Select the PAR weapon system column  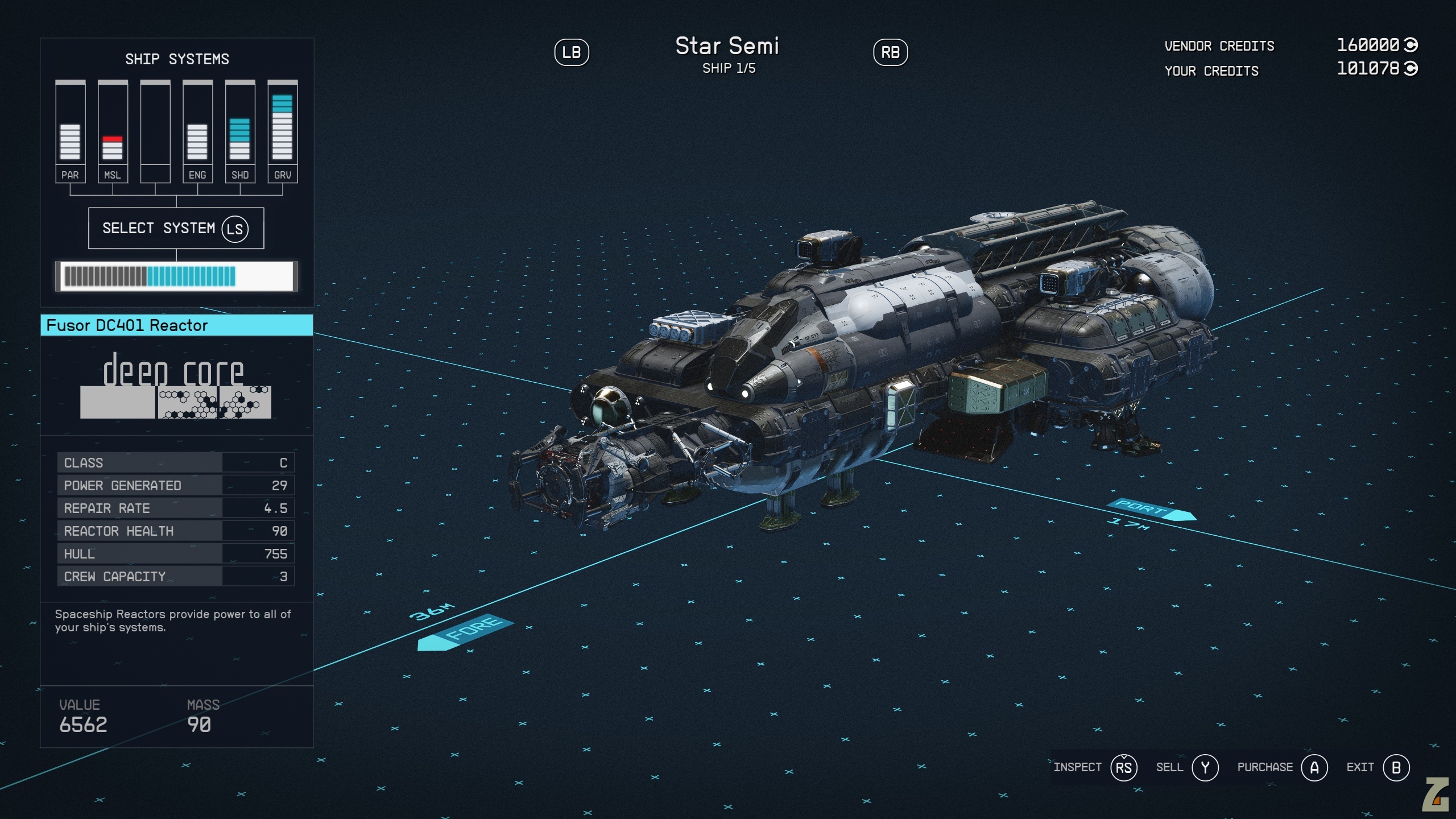pos(71,132)
